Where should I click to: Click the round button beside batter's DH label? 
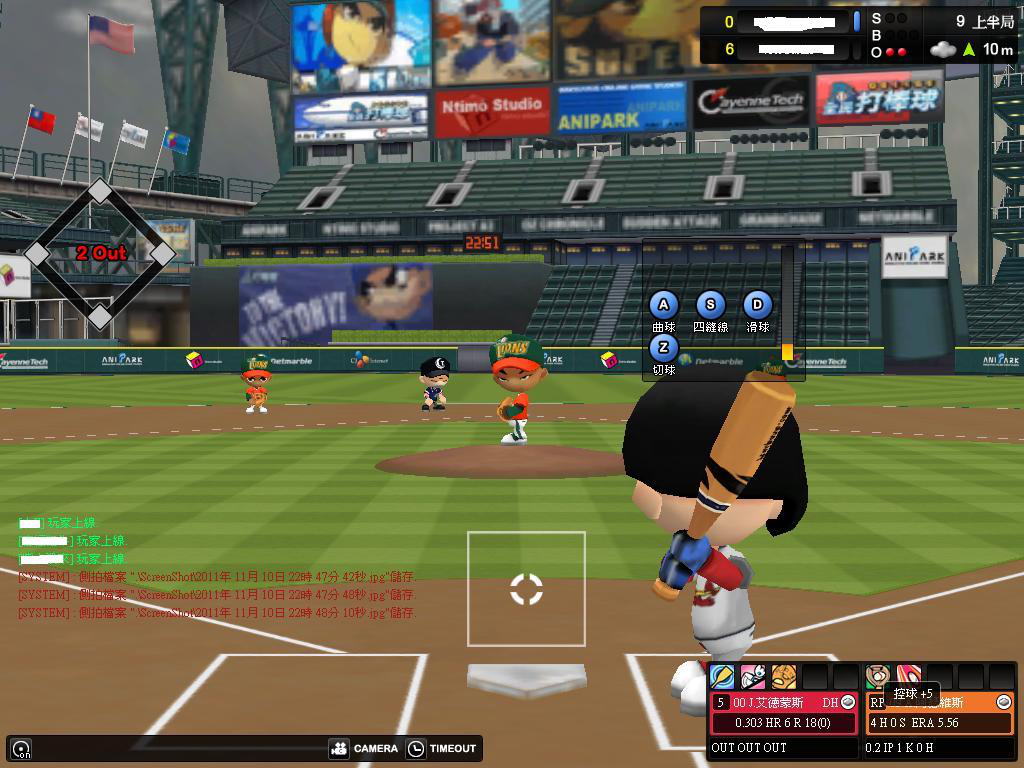(848, 703)
